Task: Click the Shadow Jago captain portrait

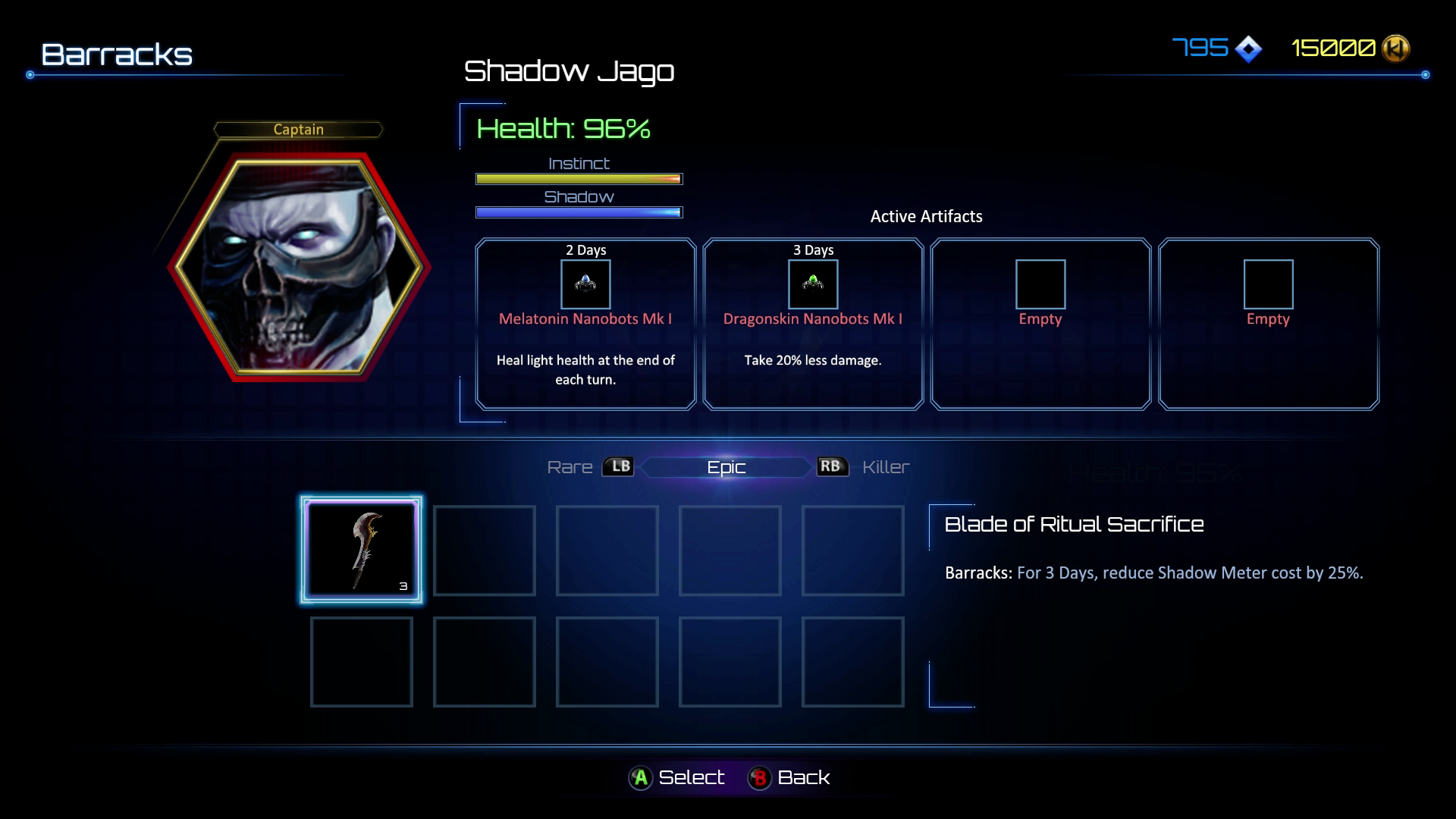Action: coord(299,267)
